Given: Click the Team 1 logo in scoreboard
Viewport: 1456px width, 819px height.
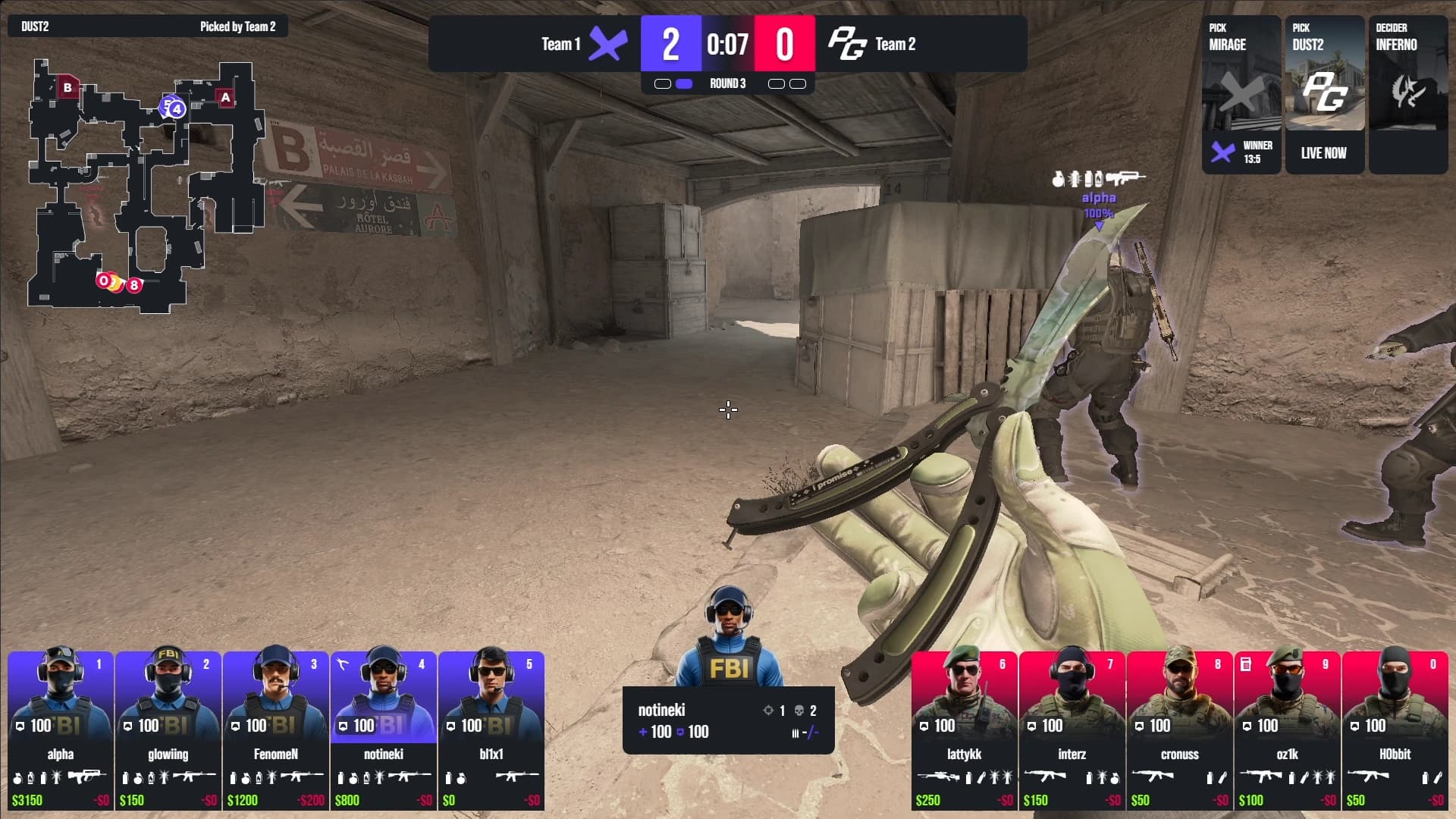Looking at the screenshot, I should [608, 44].
